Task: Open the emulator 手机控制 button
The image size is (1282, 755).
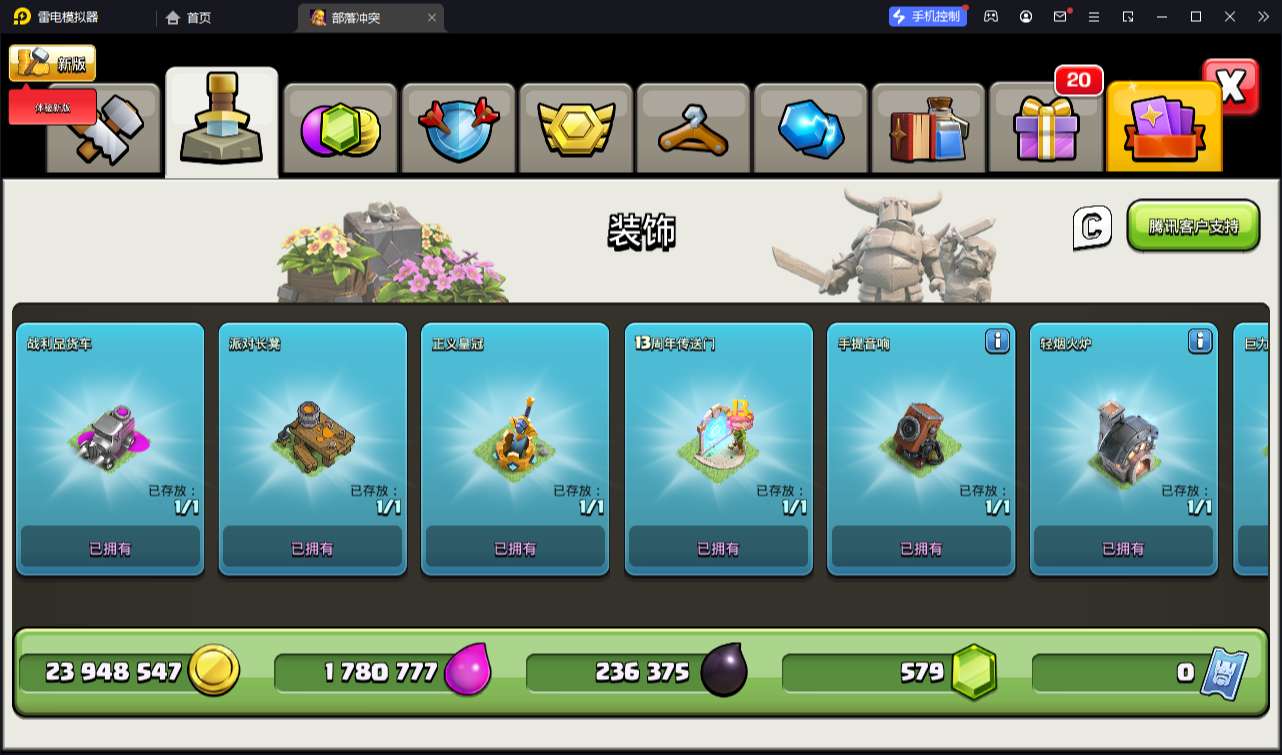Action: click(928, 16)
